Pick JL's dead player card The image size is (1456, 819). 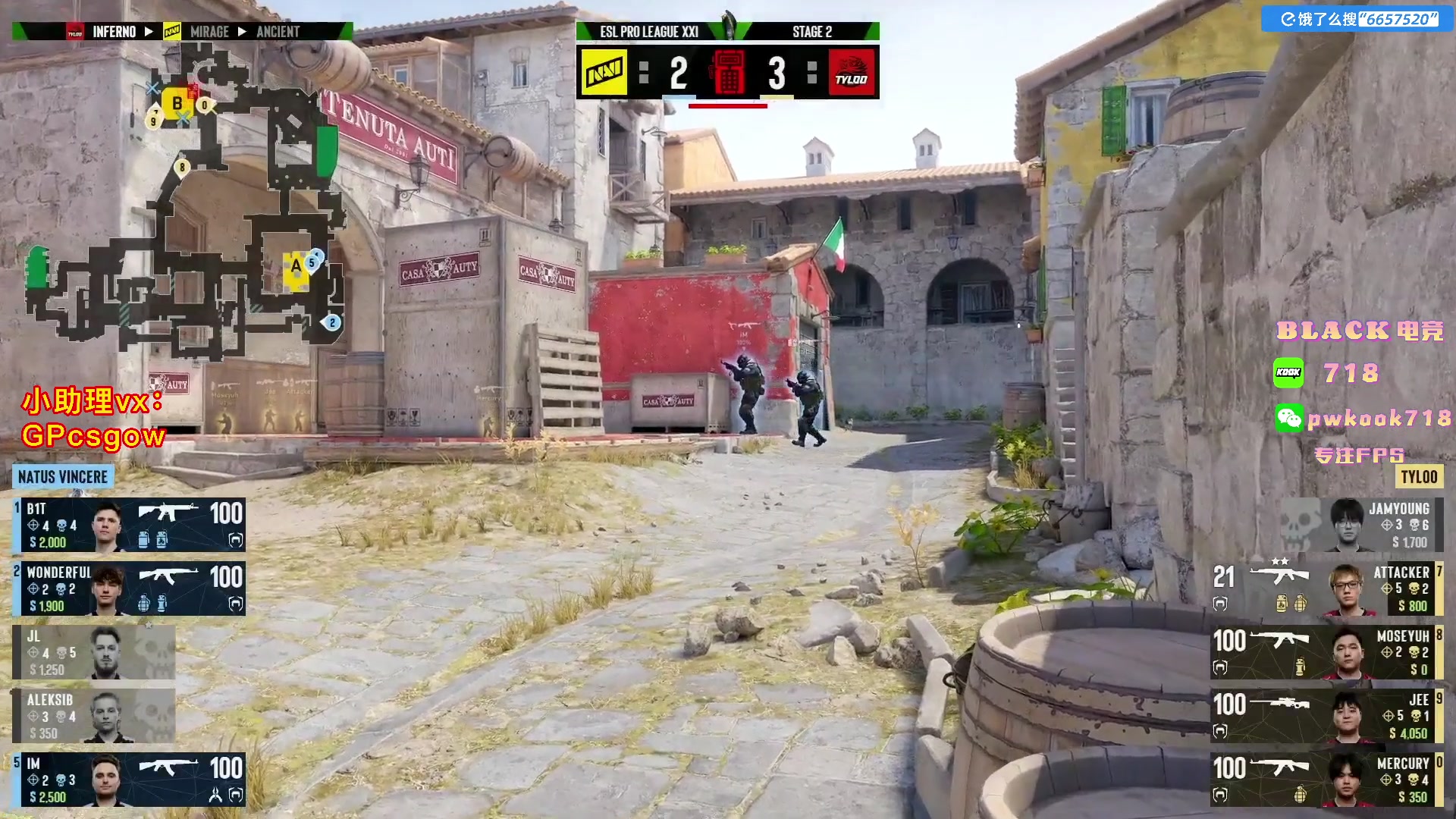click(94, 652)
